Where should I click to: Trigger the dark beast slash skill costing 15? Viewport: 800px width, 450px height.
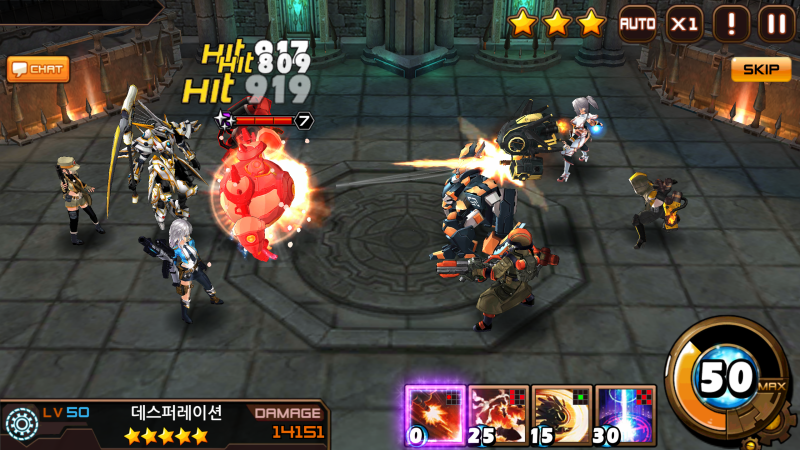[x=561, y=414]
